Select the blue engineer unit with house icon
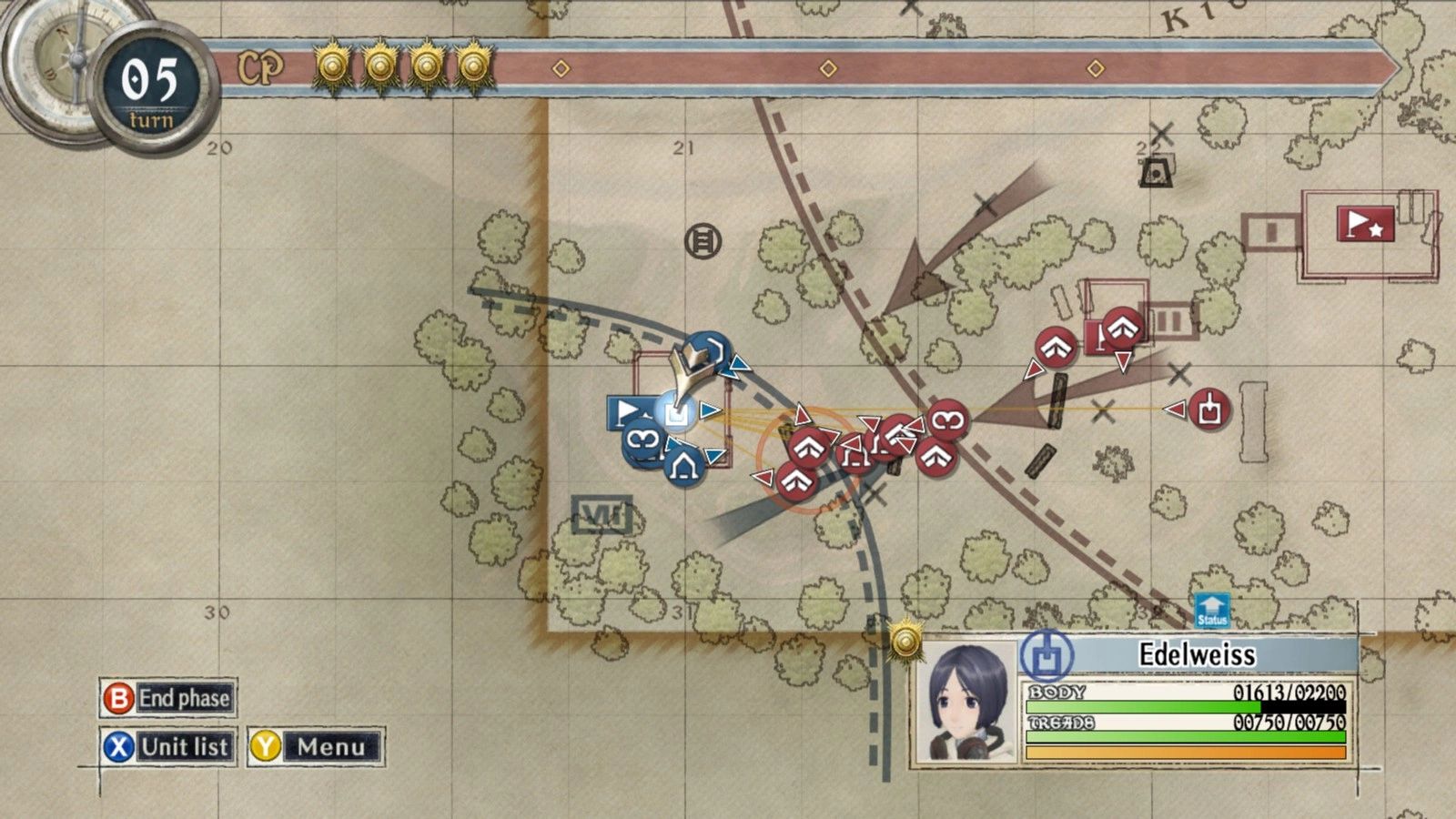Image resolution: width=1456 pixels, height=819 pixels. [683, 467]
